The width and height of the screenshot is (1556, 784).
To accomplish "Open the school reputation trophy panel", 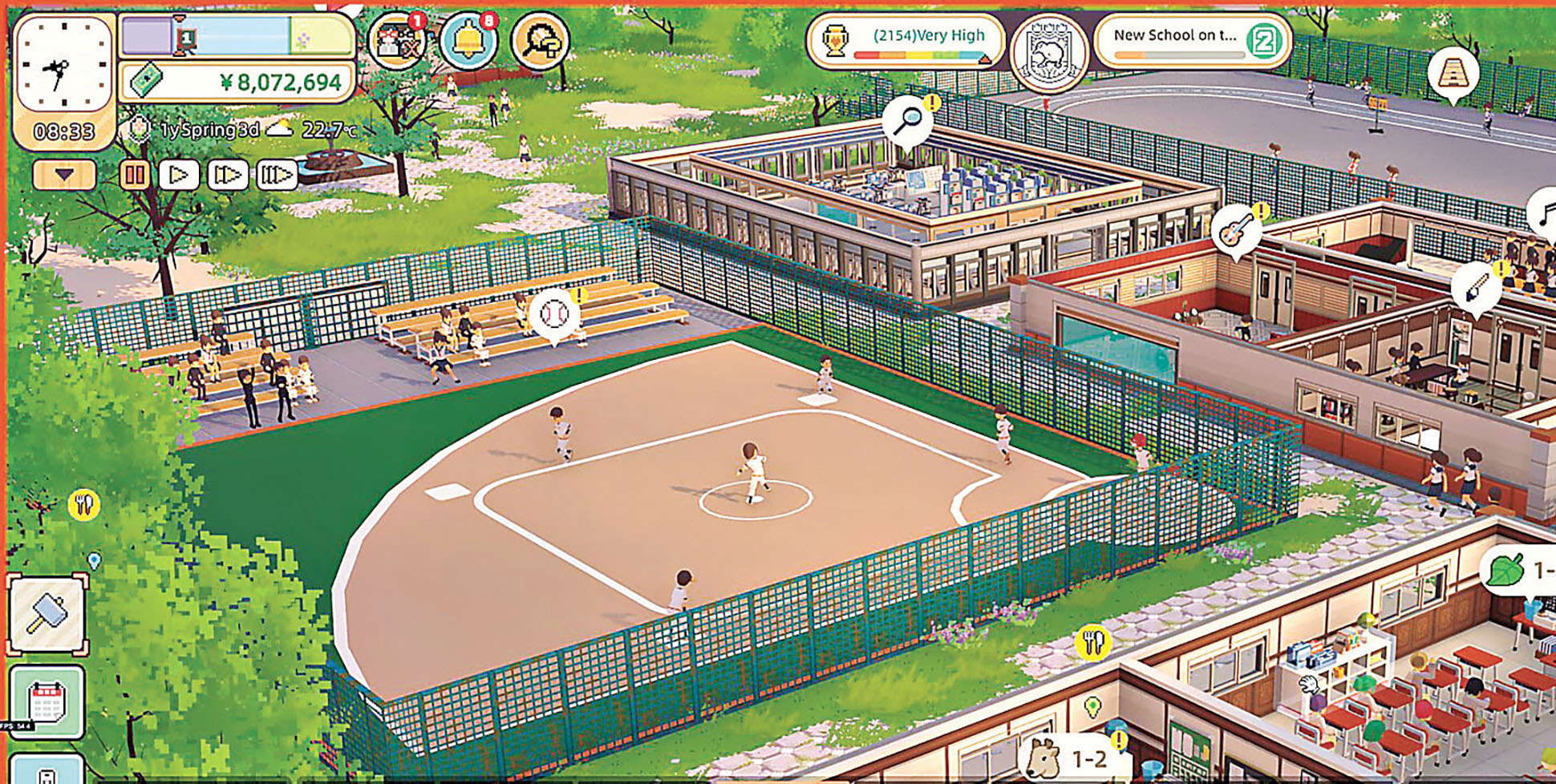I will [906, 40].
